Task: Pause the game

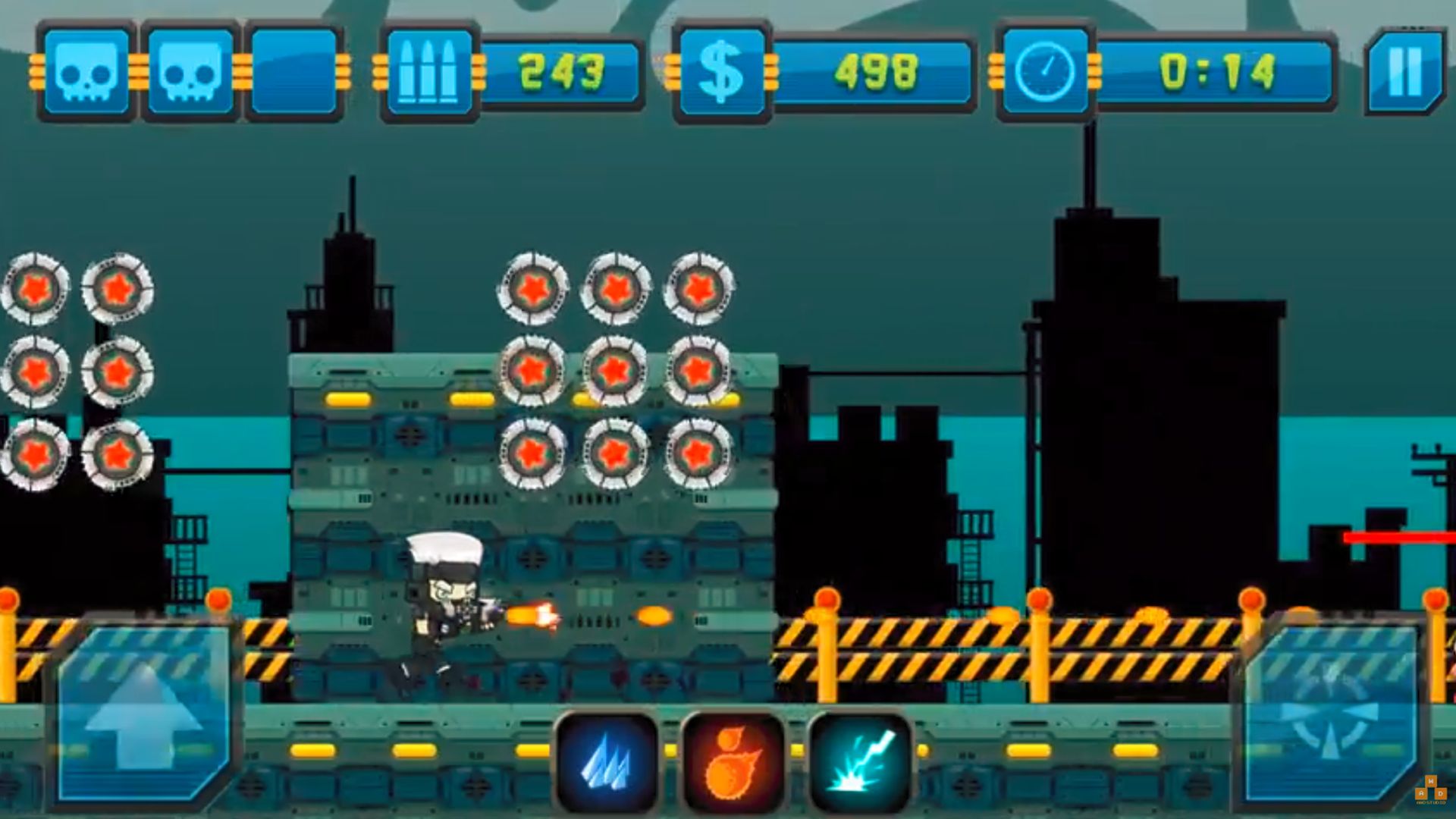Action: [x=1404, y=72]
